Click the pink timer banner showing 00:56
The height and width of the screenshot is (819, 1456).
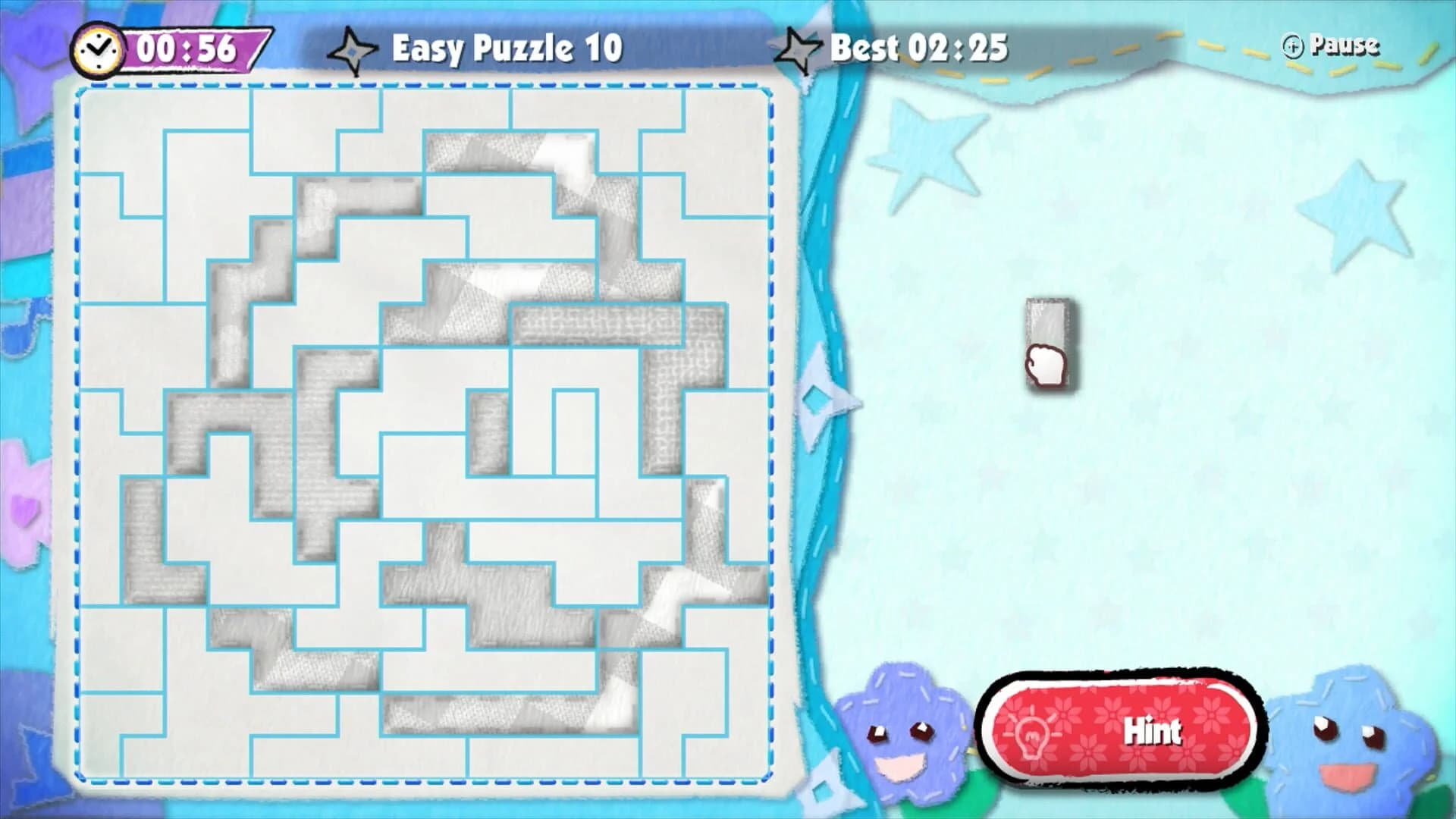coord(190,49)
